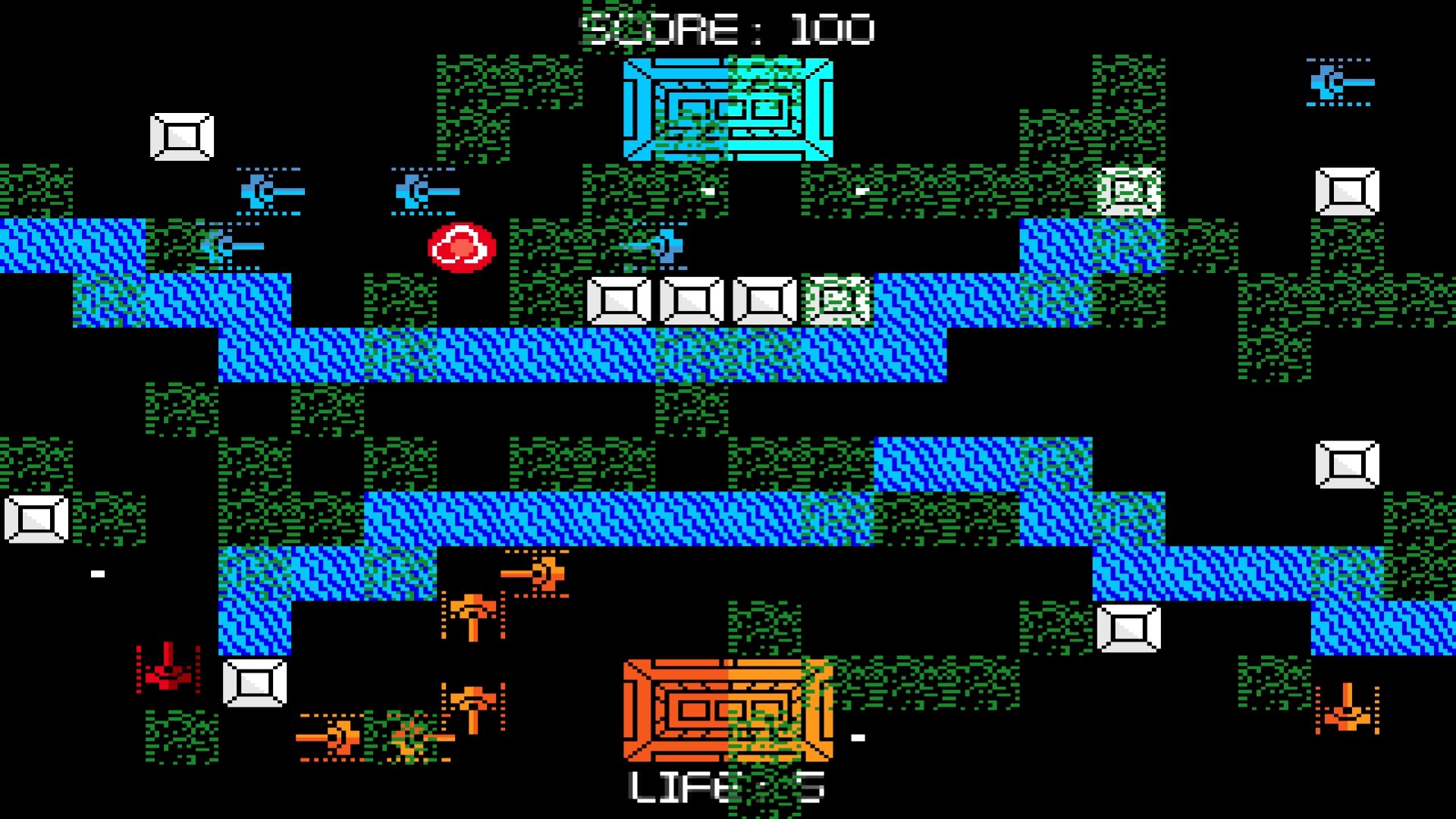
Task: Expand the mossy white block near the top right
Action: pyautogui.click(x=1128, y=190)
